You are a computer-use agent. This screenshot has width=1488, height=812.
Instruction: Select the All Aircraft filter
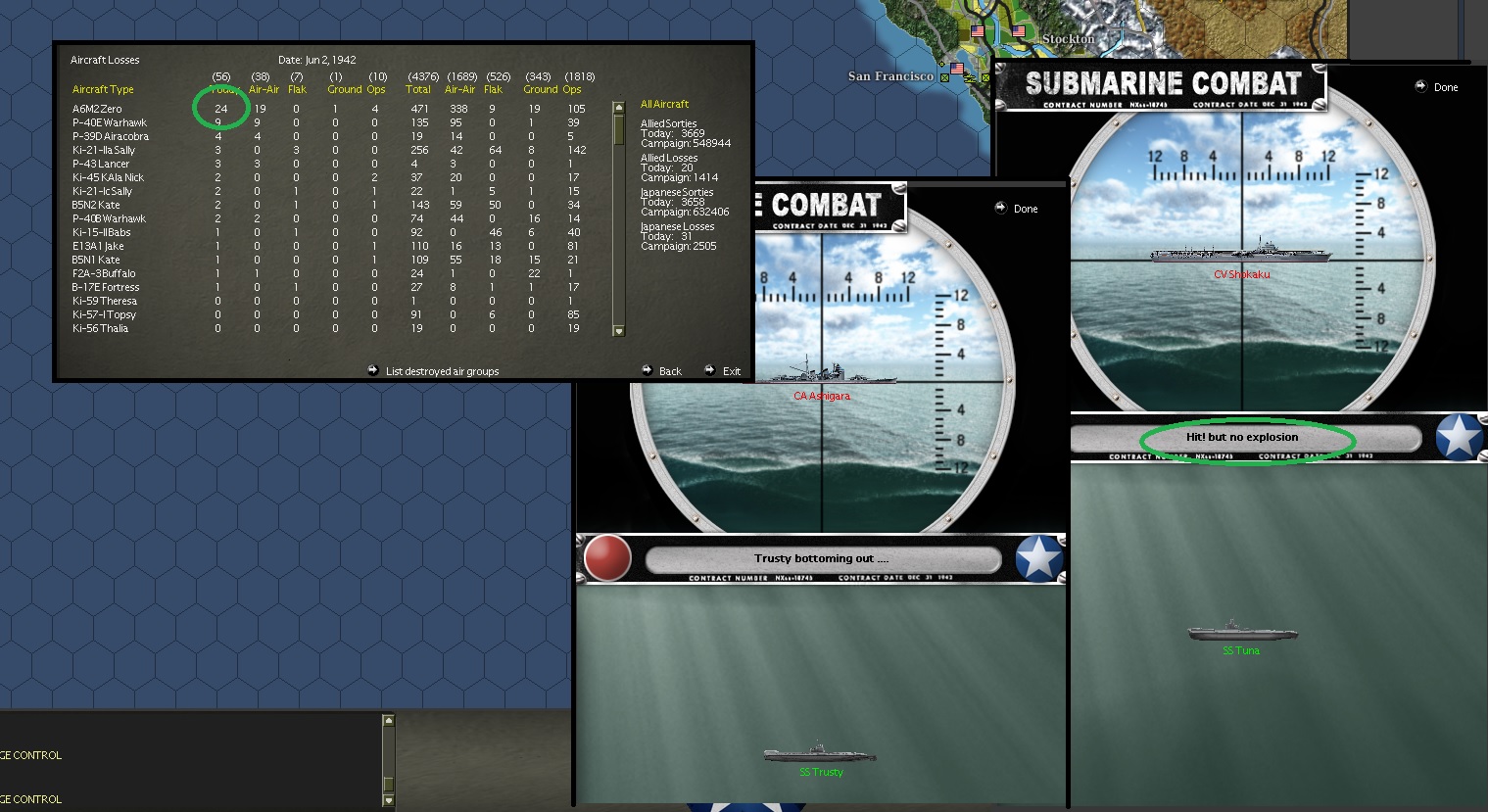[664, 103]
